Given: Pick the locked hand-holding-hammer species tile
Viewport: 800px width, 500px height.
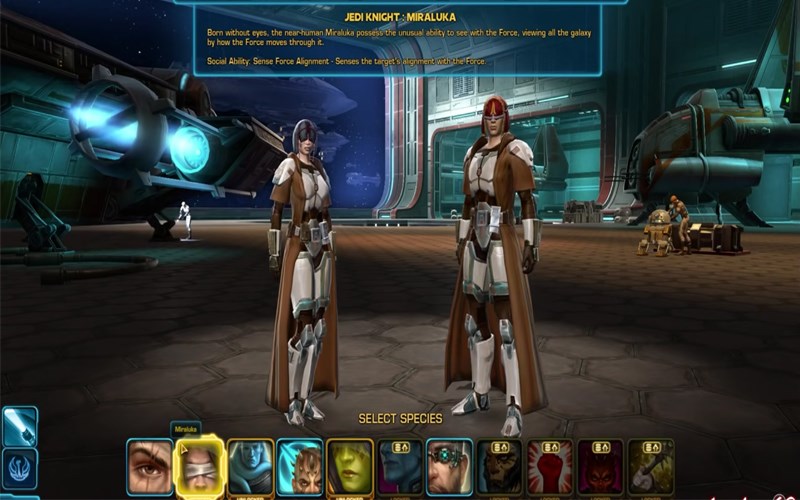Looking at the screenshot, I should pos(651,467).
